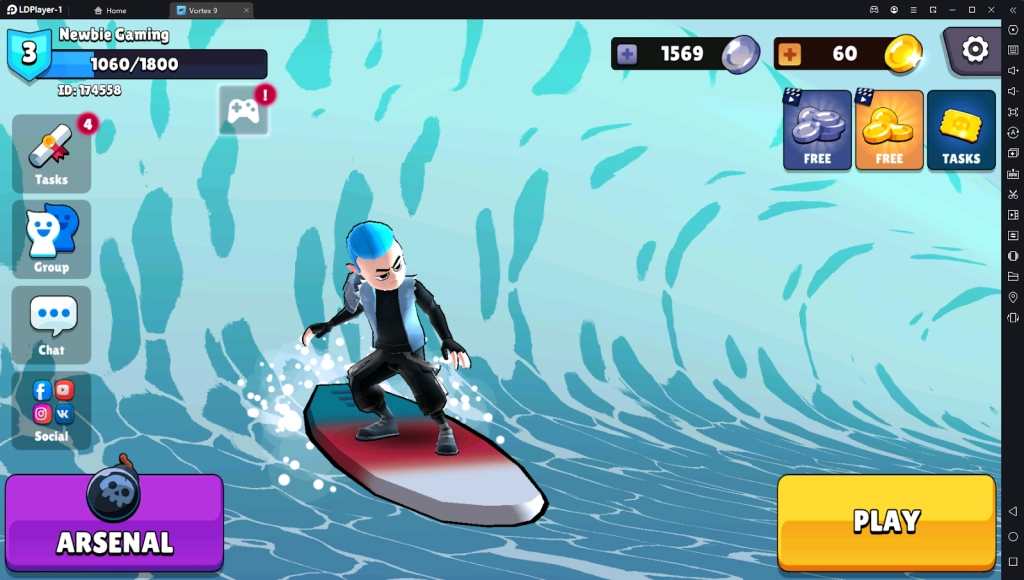The height and width of the screenshot is (580, 1024).
Task: Open the Tasks scroll panel
Action: (x=51, y=155)
